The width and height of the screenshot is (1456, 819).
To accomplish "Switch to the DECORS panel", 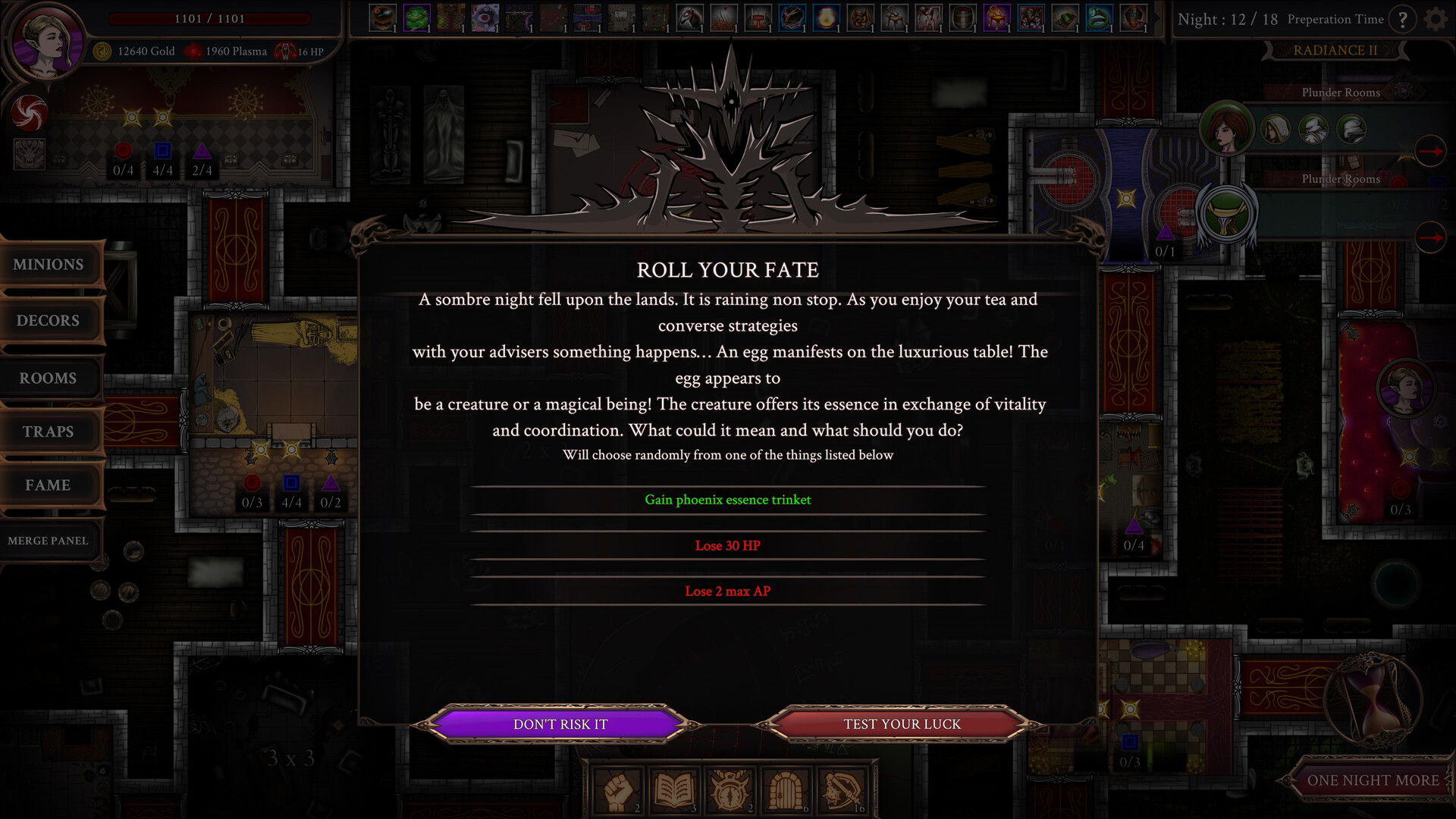I will [48, 321].
